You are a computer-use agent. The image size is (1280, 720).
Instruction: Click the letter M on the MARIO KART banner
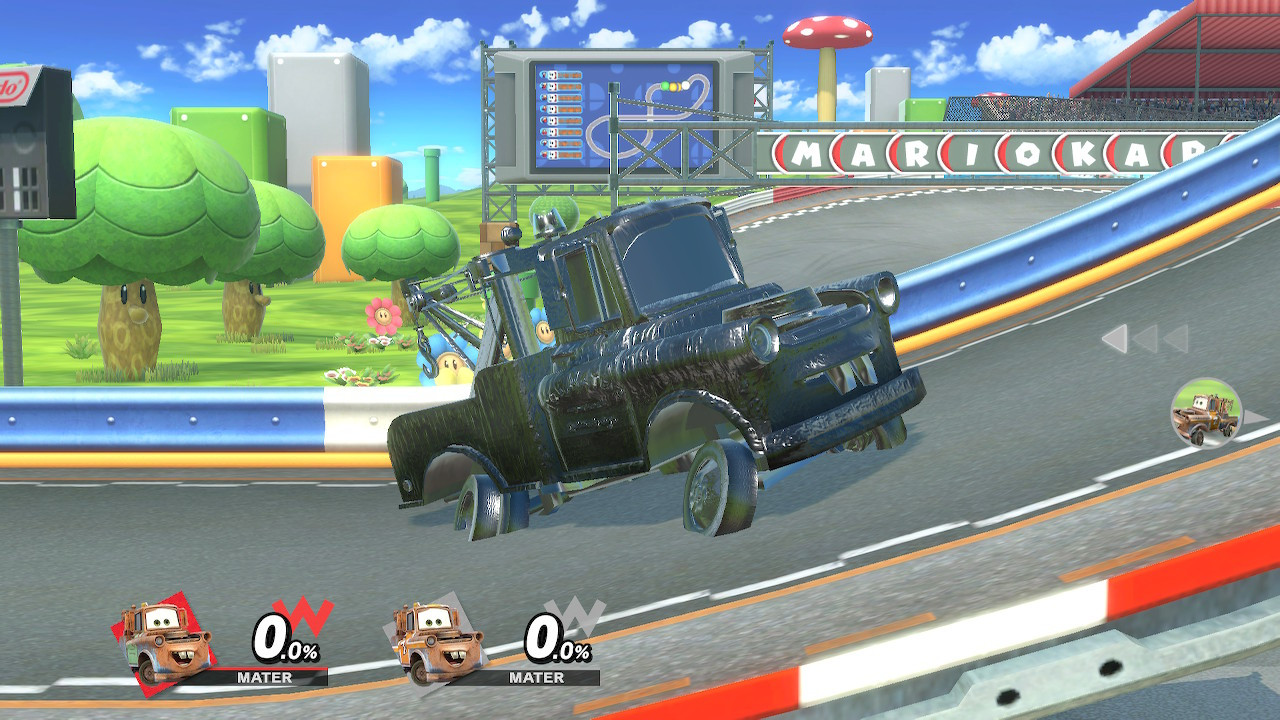click(806, 152)
